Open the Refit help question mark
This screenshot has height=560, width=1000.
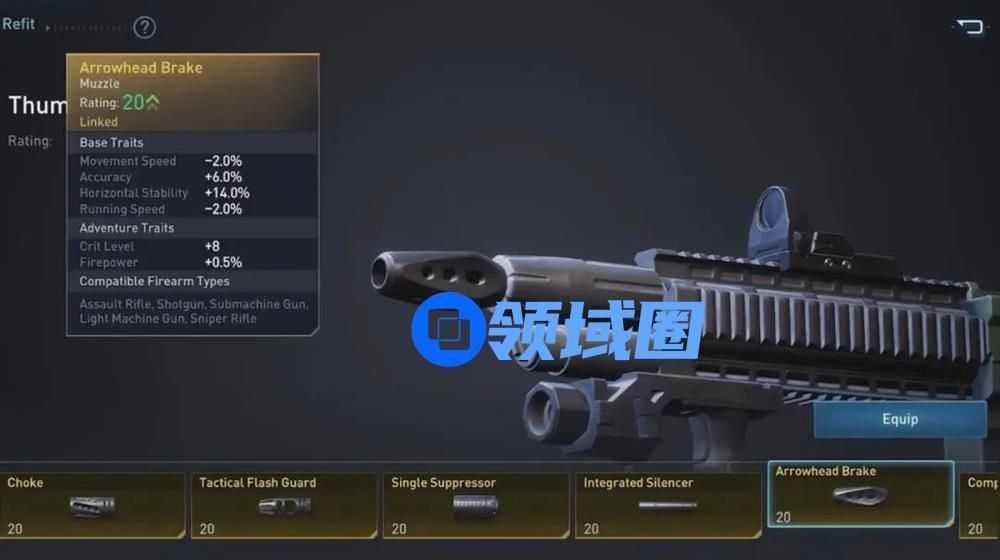[145, 27]
